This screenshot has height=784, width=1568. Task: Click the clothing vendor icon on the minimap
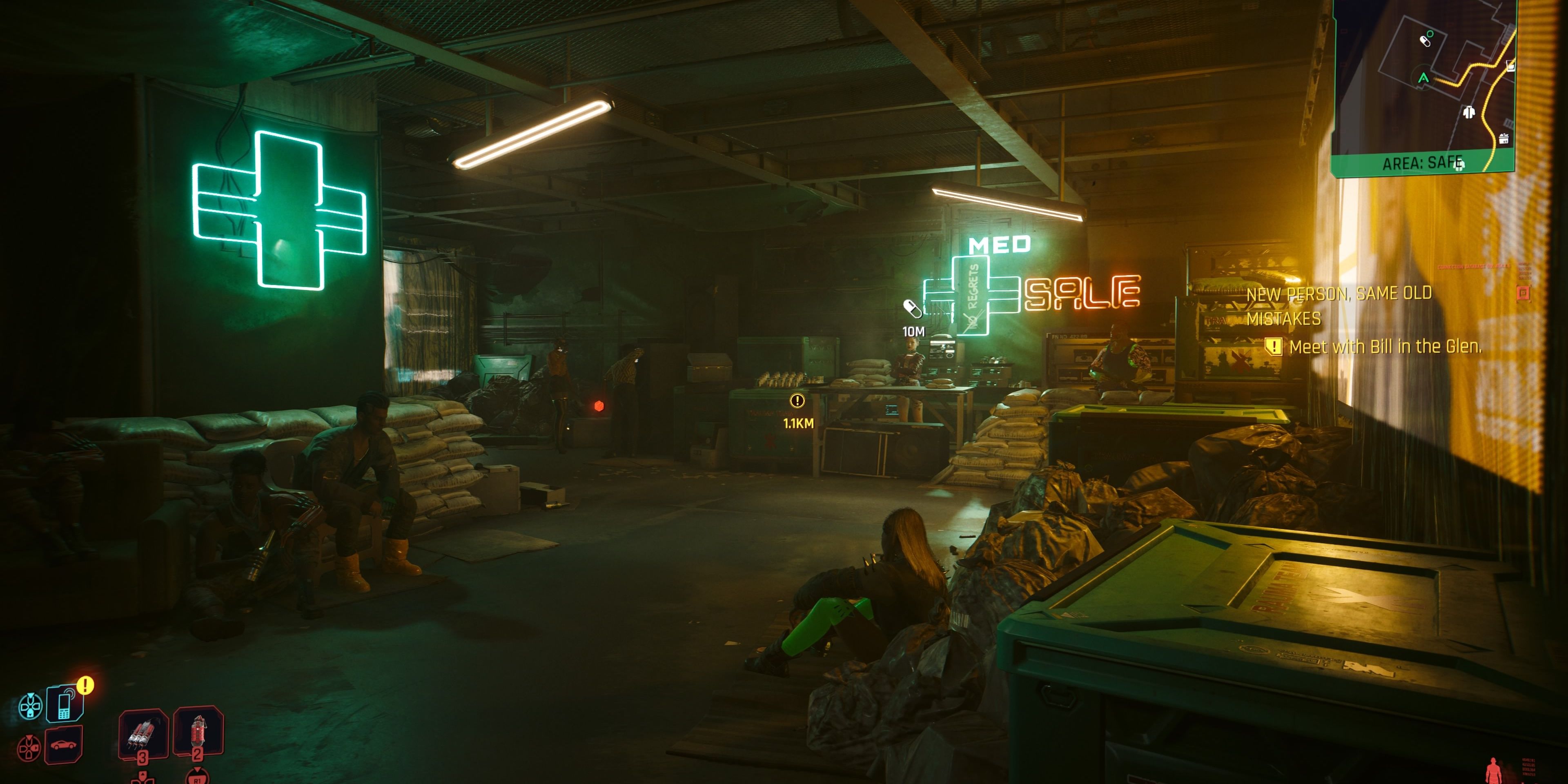coord(1470,112)
